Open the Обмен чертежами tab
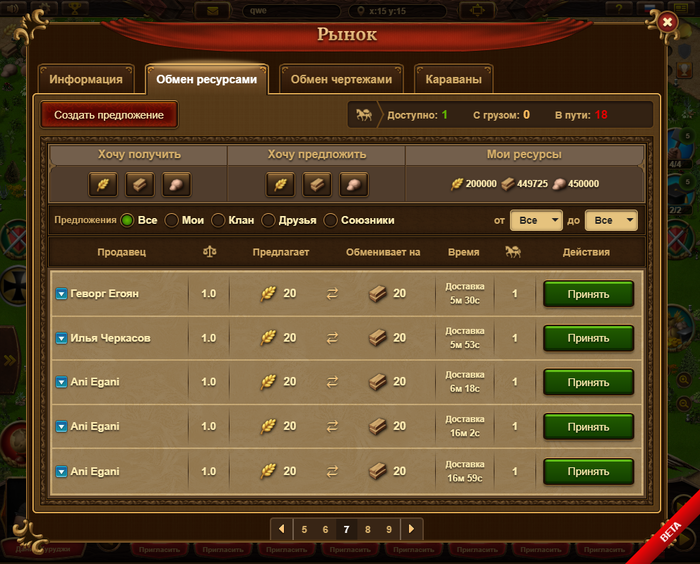700x564 pixels. tap(342, 79)
